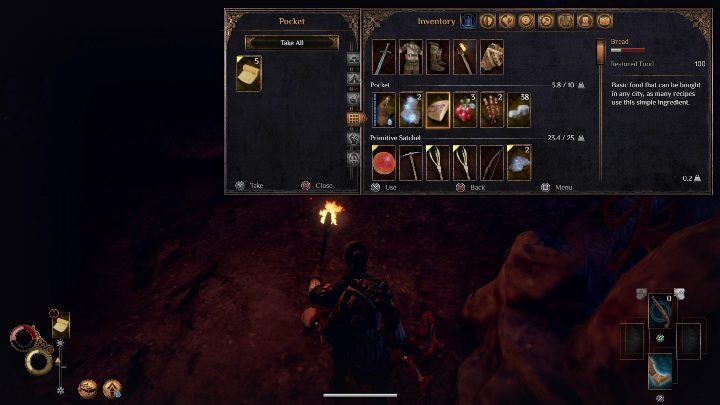
Task: Open the highlighted first Inventory tab
Action: click(x=470, y=20)
